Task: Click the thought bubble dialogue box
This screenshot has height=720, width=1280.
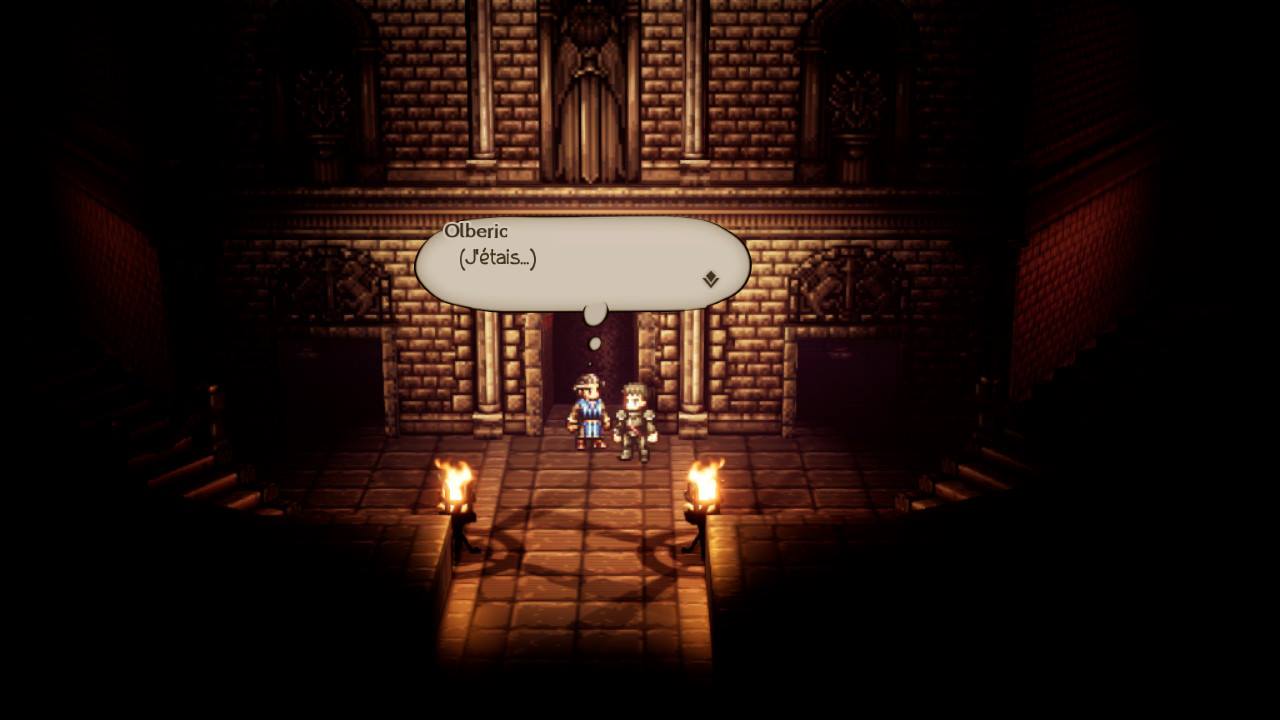Action: pos(580,260)
